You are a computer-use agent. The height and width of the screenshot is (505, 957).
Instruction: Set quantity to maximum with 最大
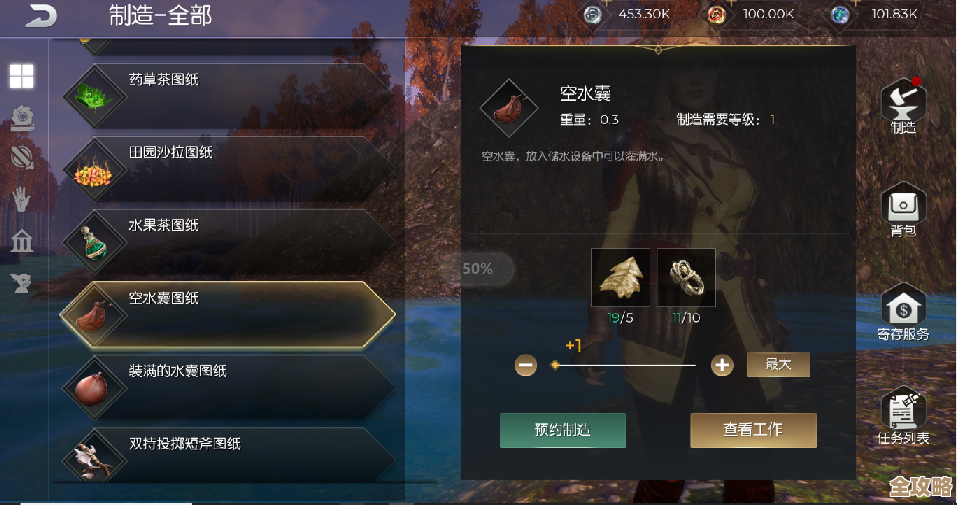778,365
